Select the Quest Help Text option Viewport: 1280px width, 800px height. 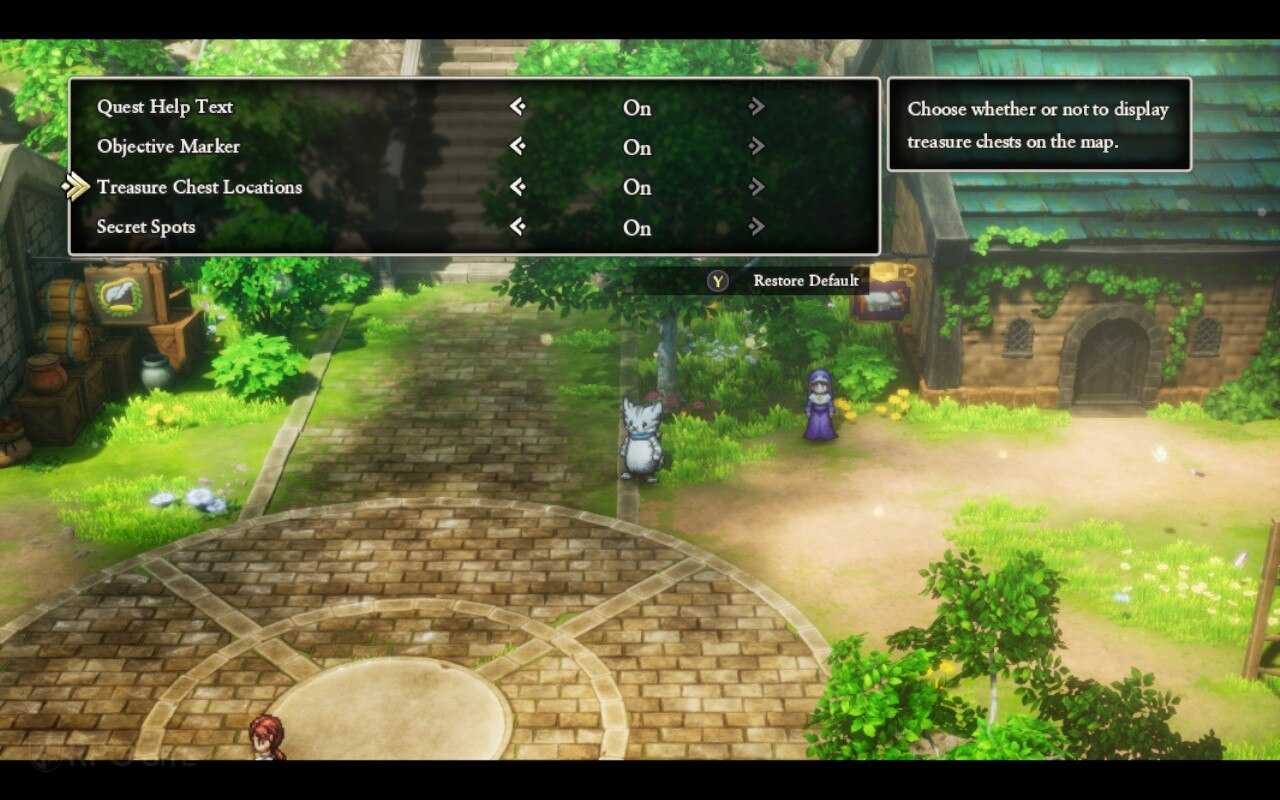(x=165, y=107)
